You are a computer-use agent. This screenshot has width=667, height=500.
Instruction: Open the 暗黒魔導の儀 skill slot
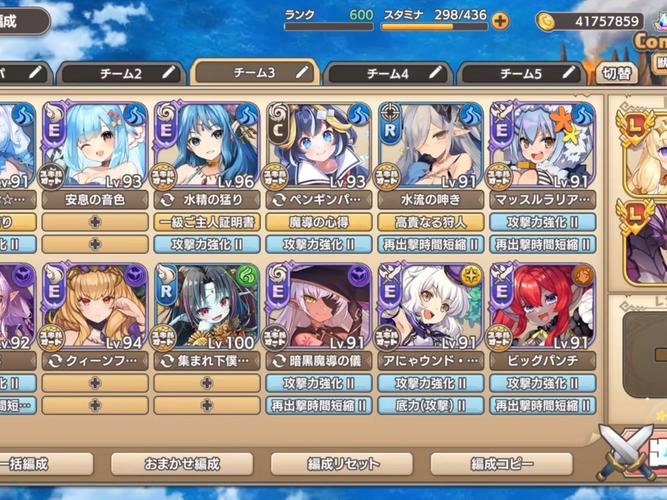click(x=320, y=358)
